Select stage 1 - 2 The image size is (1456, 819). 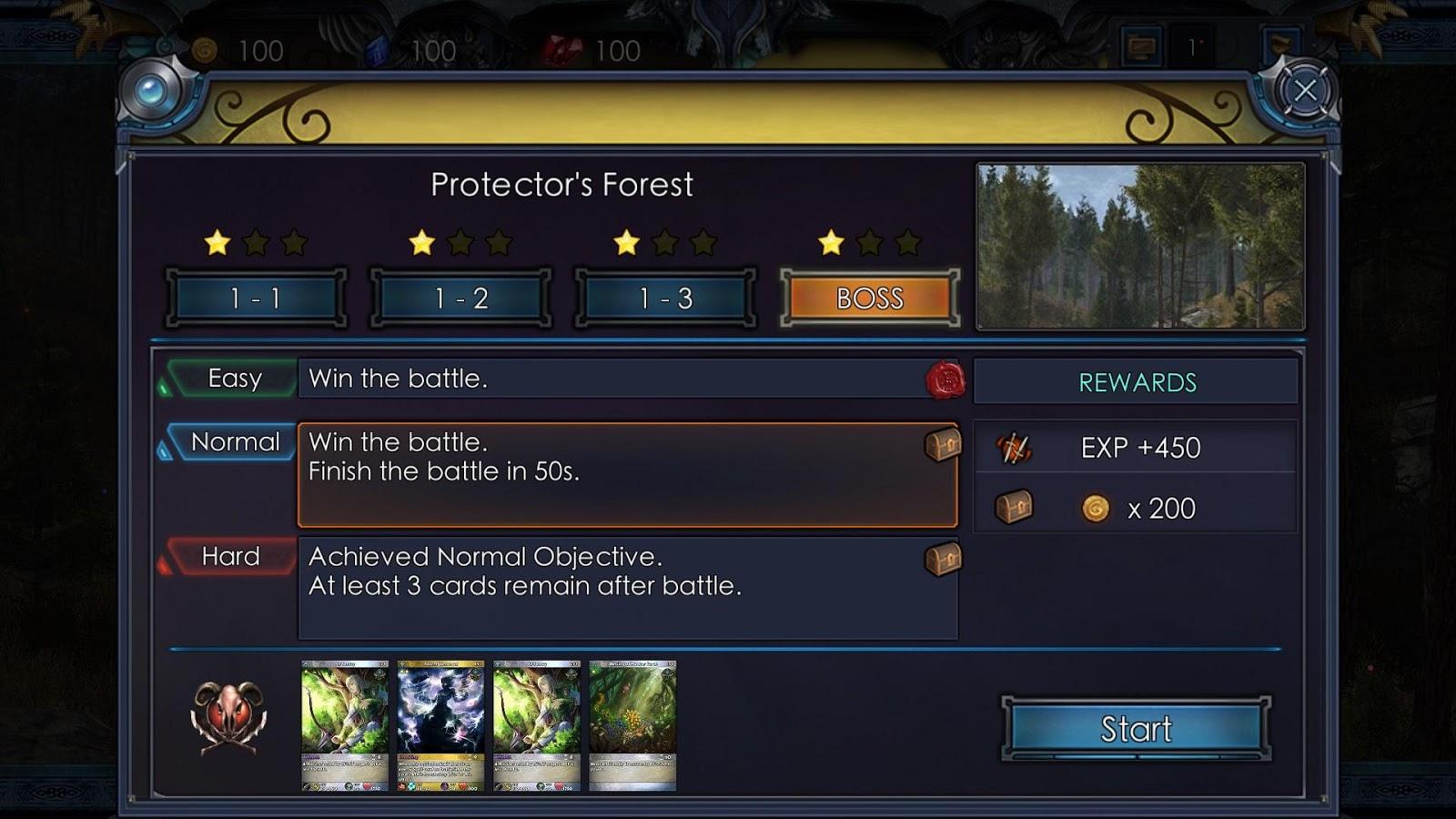460,298
